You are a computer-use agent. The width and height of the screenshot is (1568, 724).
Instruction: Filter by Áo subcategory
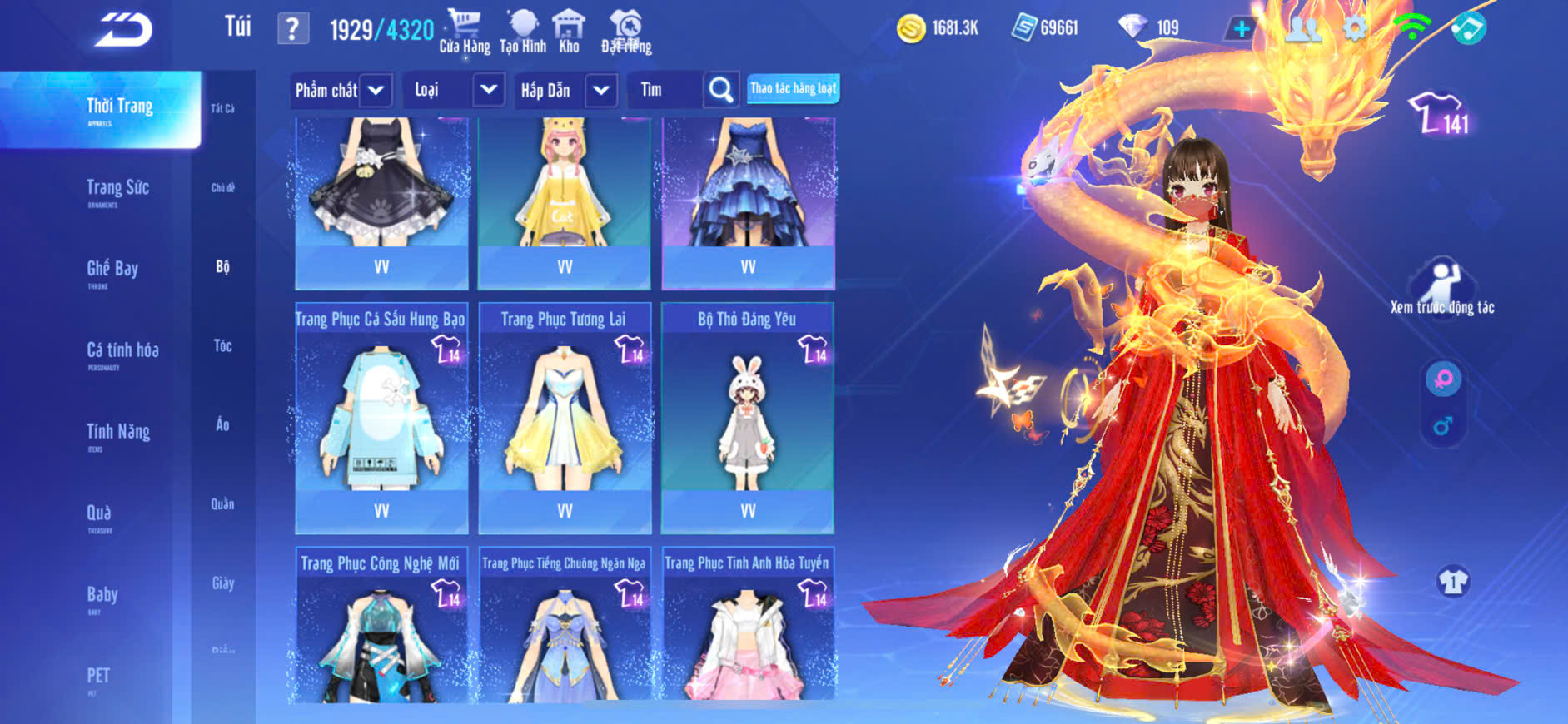pos(222,424)
